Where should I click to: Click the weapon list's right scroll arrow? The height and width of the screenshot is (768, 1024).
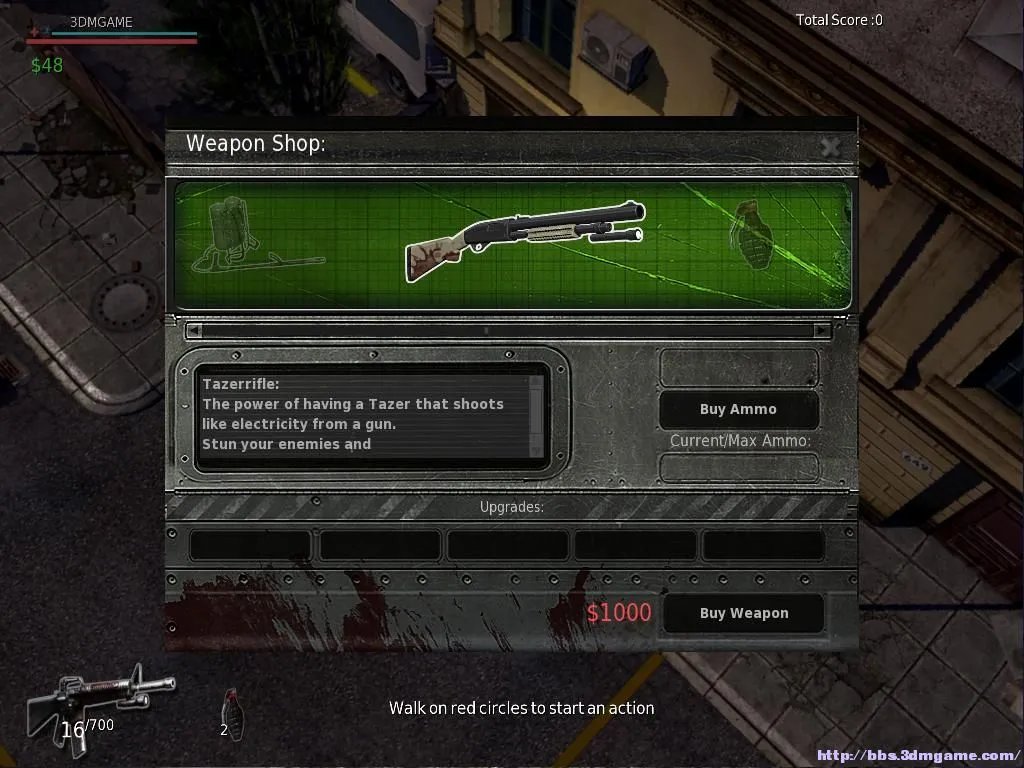(822, 330)
